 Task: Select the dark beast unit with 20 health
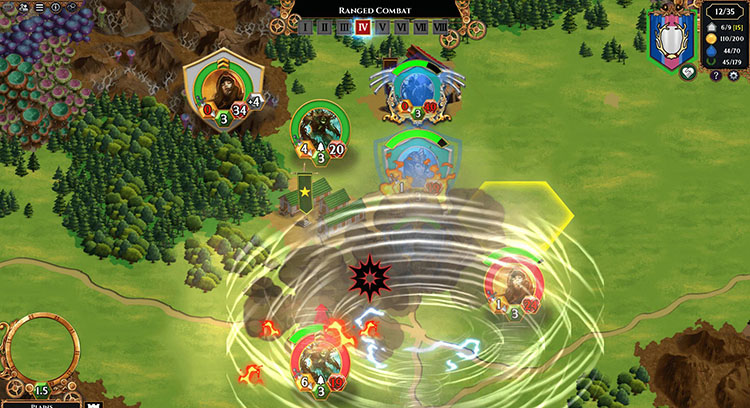pos(318,130)
